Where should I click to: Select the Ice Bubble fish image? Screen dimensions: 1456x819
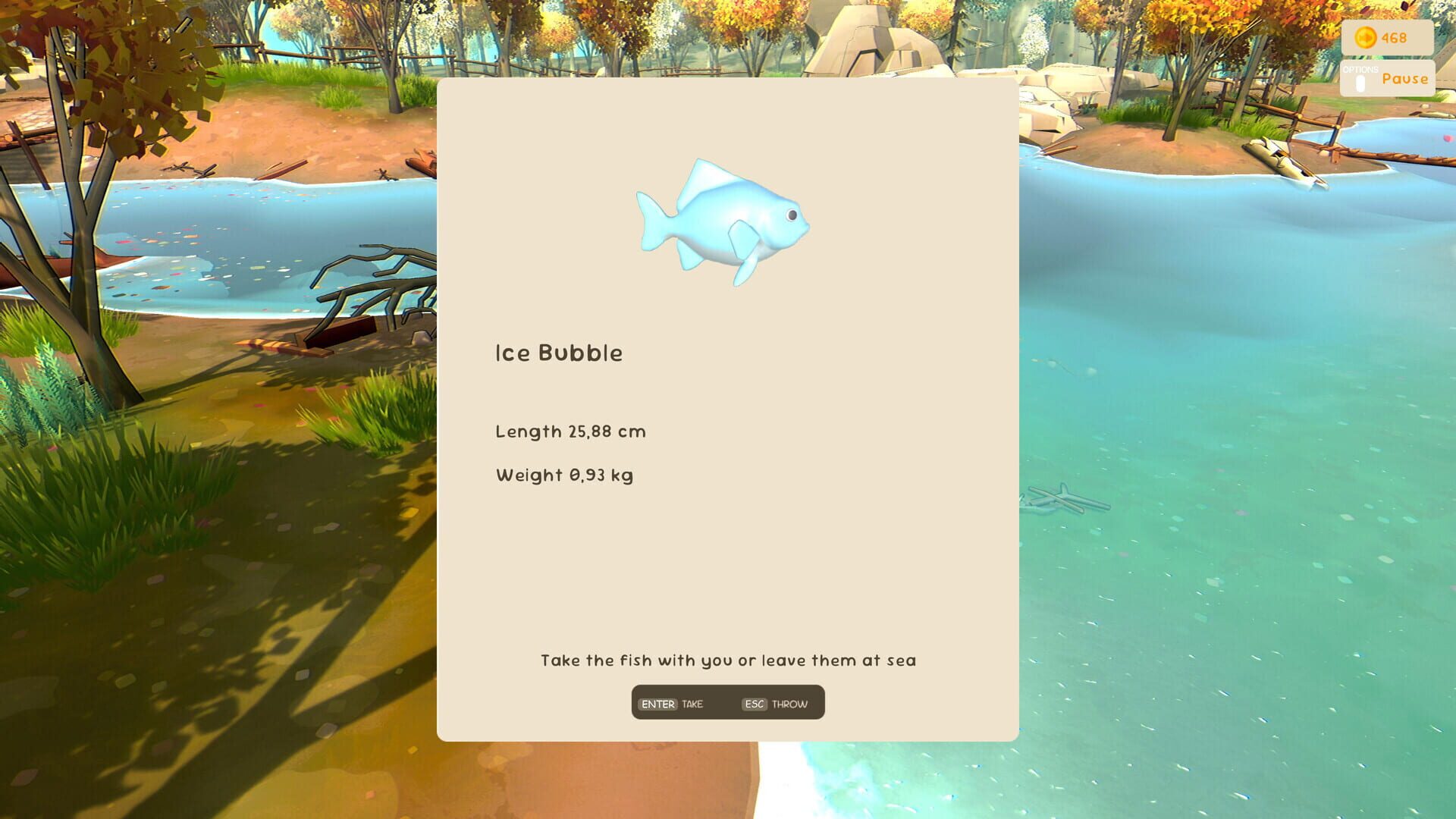point(720,220)
